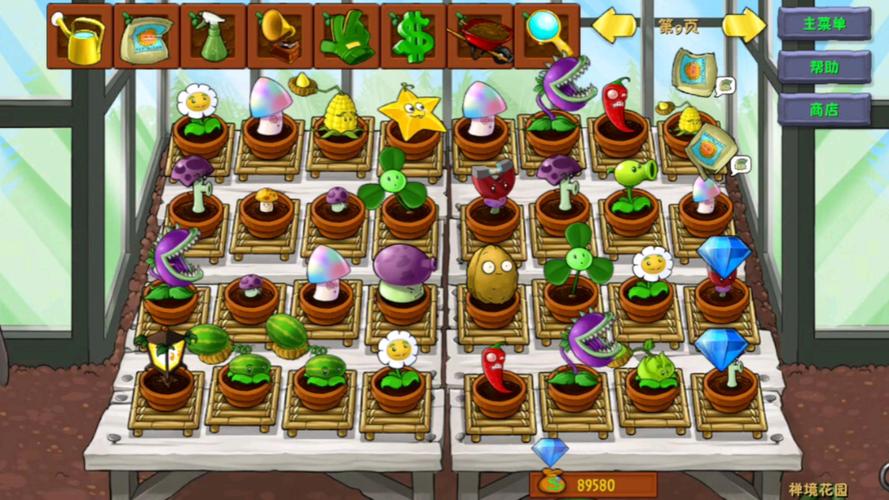Open the 商店 shop
The height and width of the screenshot is (500, 889).
pyautogui.click(x=824, y=109)
